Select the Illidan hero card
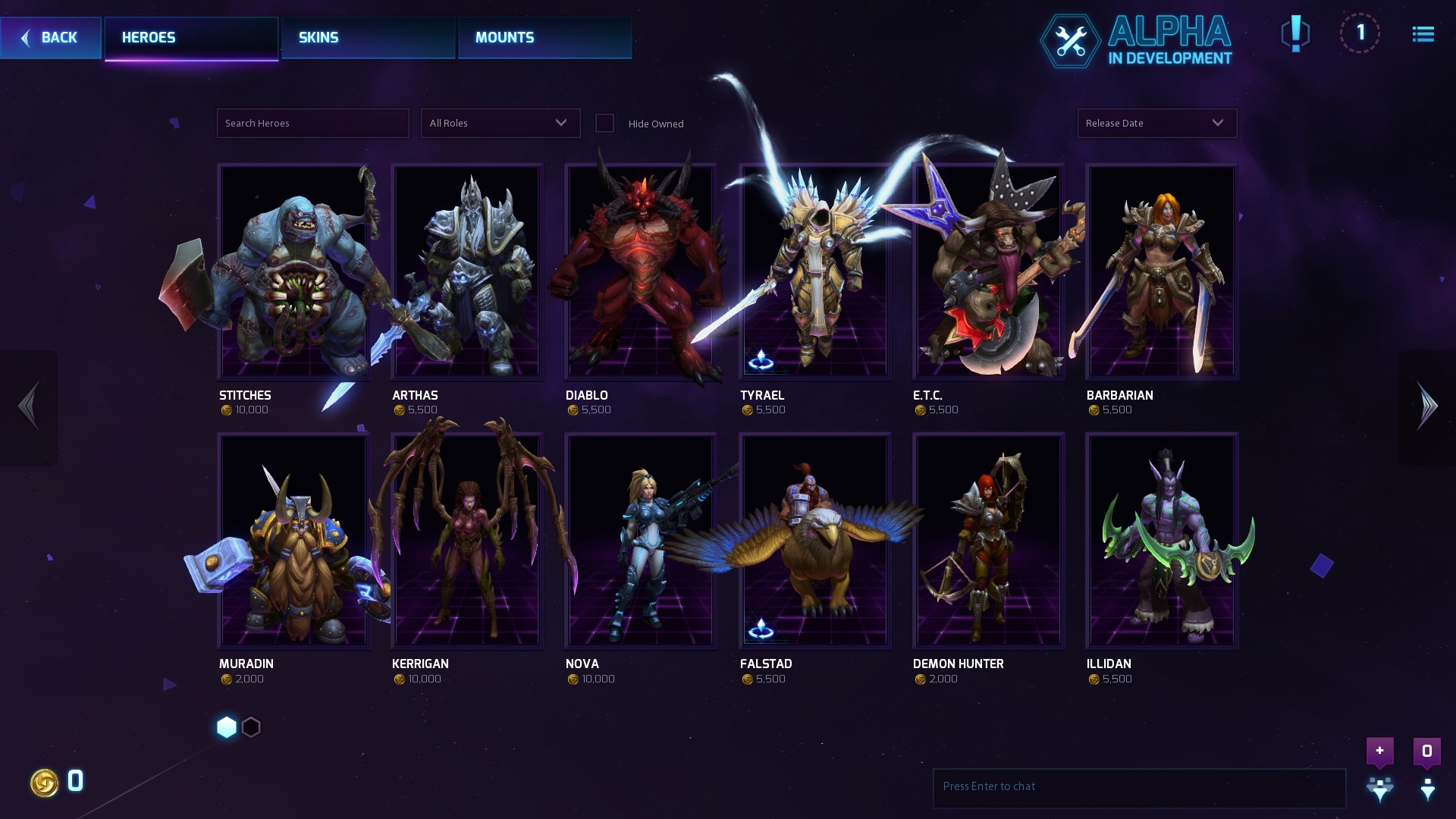Screen dimensions: 1456x819 tap(1162, 540)
